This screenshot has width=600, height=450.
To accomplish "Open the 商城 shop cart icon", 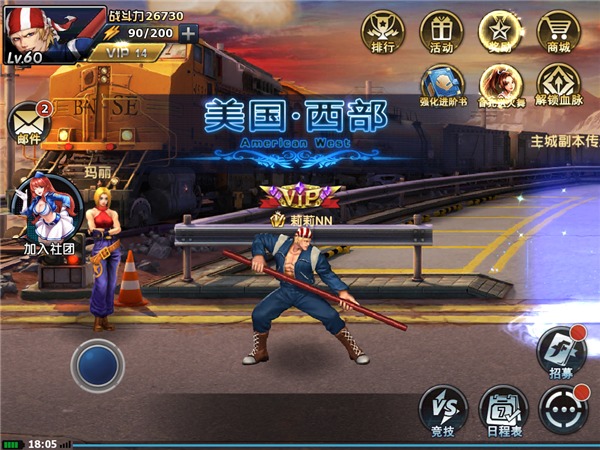I will click(x=558, y=30).
